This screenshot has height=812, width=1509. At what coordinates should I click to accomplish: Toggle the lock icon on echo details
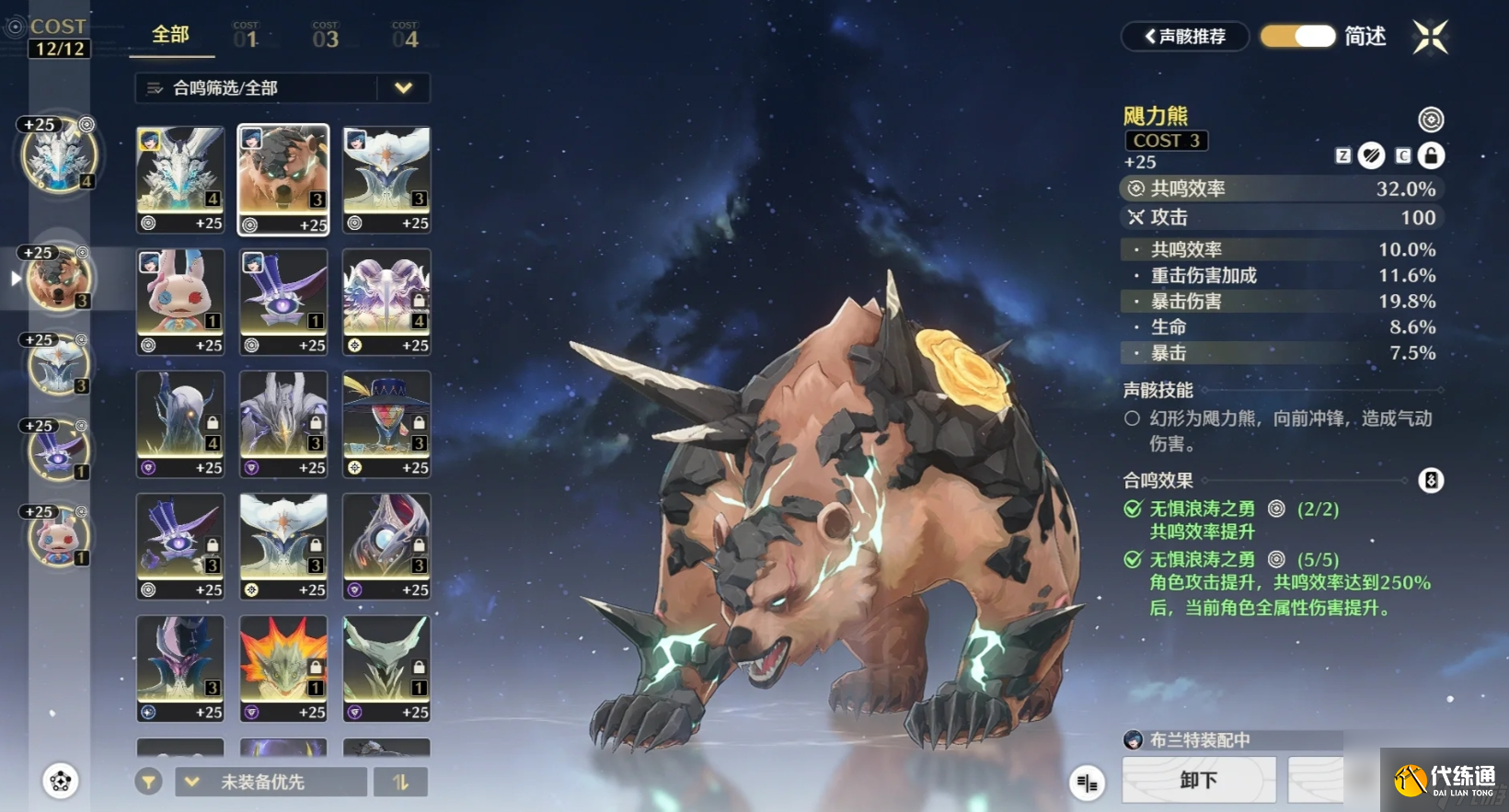tap(1431, 155)
